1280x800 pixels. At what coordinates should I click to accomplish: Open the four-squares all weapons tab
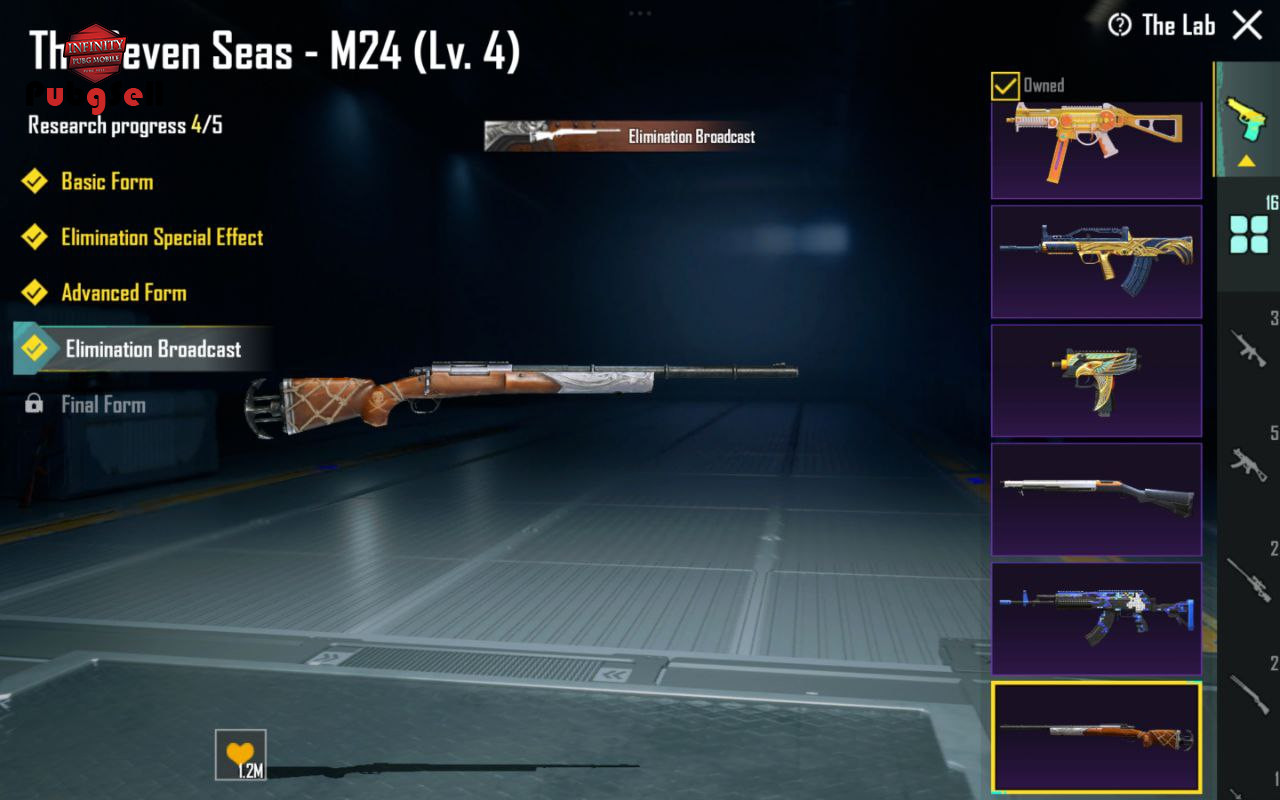1249,234
